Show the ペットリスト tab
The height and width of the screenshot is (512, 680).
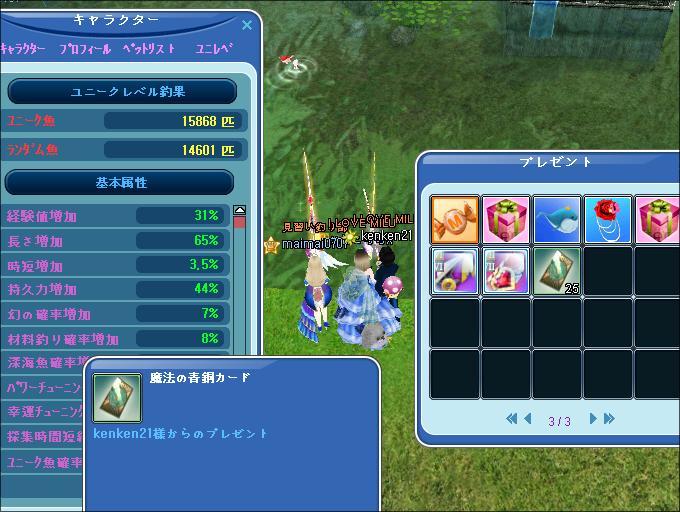pyautogui.click(x=149, y=48)
